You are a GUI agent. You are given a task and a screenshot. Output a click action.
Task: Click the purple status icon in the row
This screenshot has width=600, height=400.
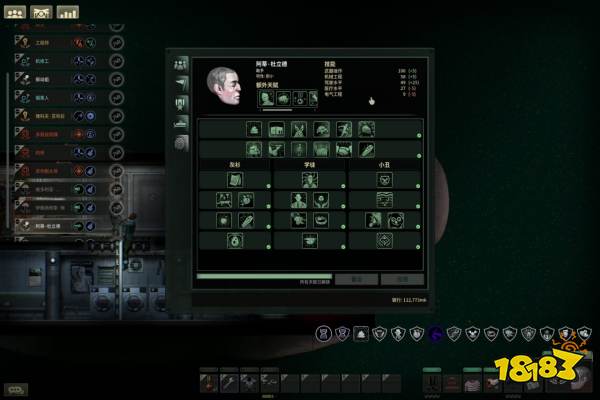coord(434,333)
